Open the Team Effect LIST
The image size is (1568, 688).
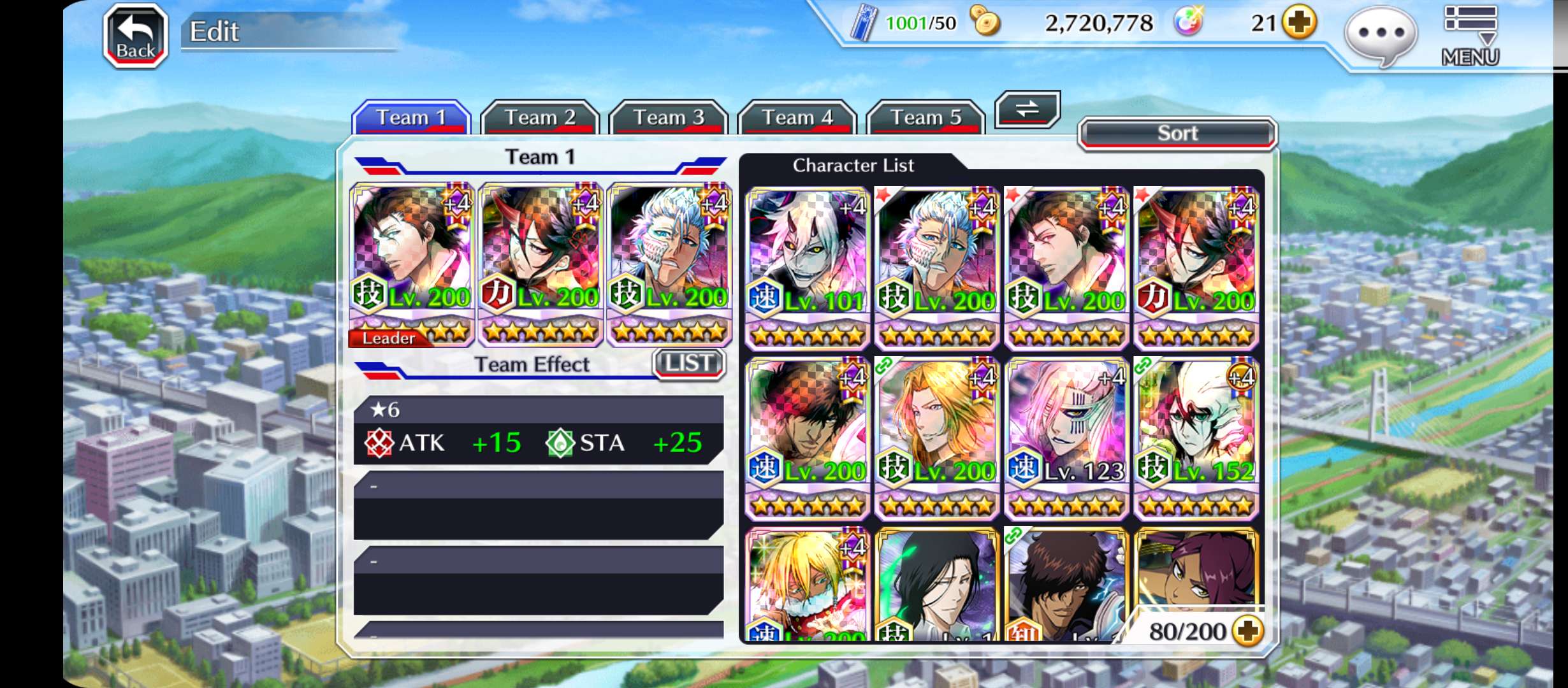pos(689,364)
